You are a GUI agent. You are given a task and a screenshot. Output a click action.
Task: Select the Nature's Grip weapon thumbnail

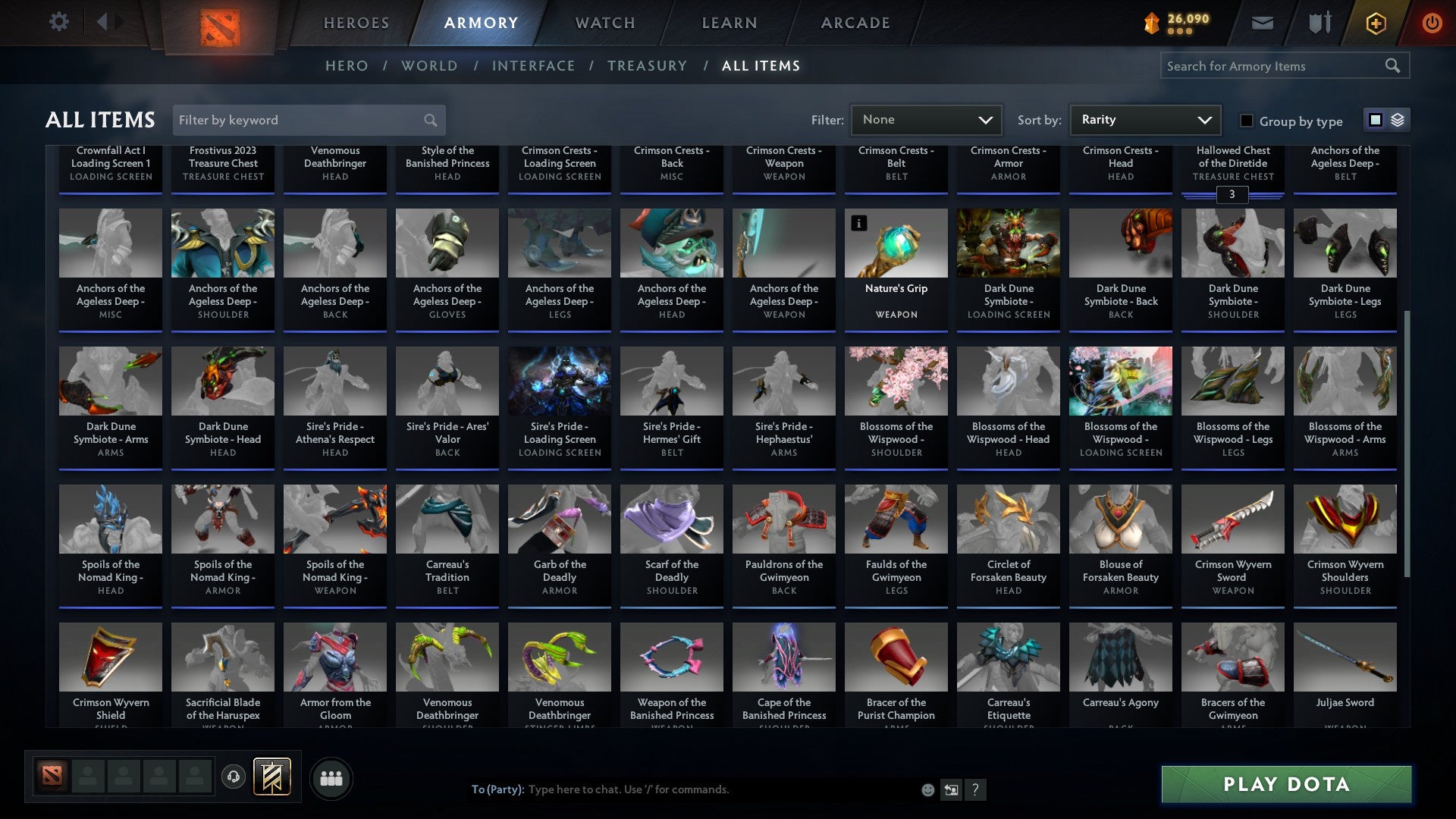click(896, 243)
